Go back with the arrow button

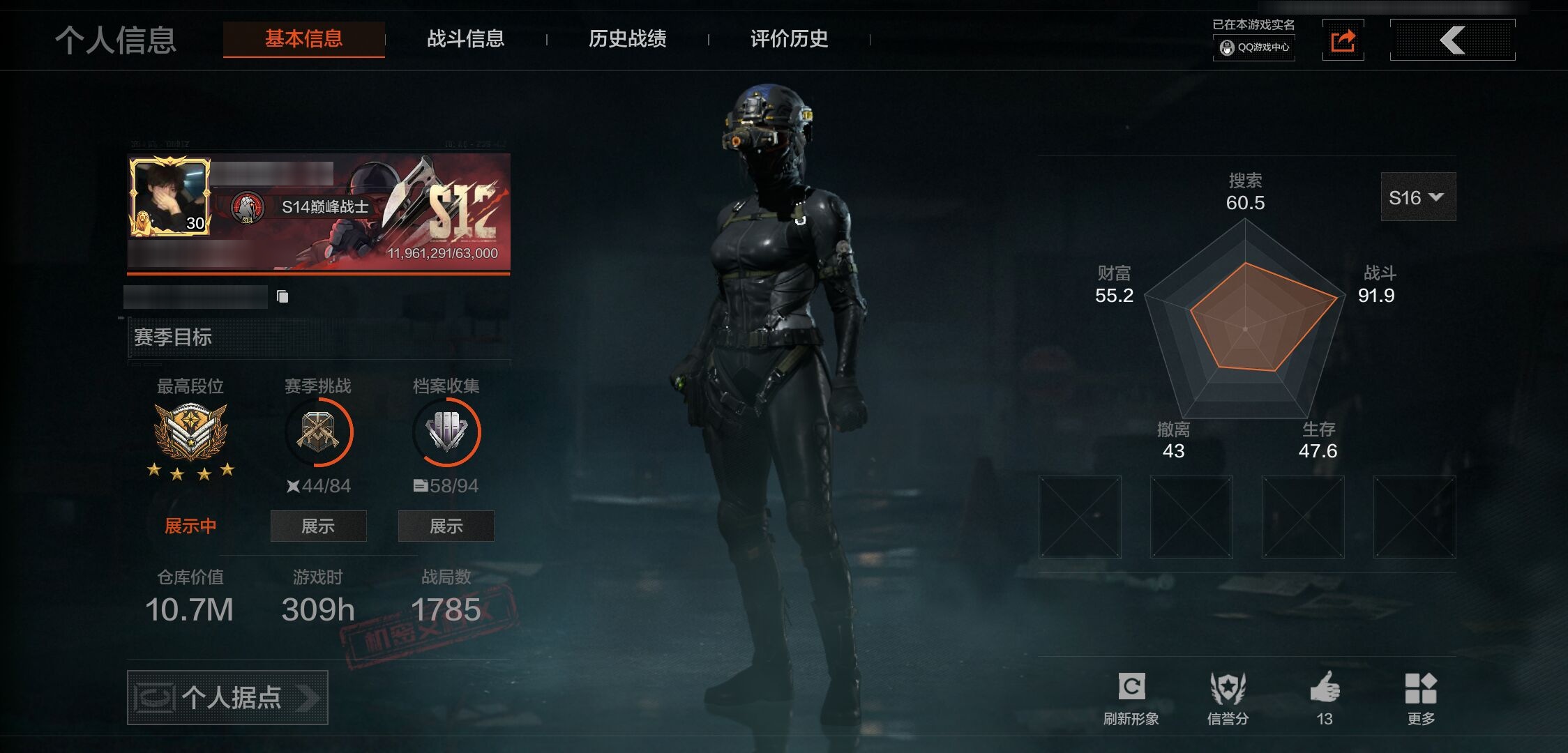click(1452, 40)
